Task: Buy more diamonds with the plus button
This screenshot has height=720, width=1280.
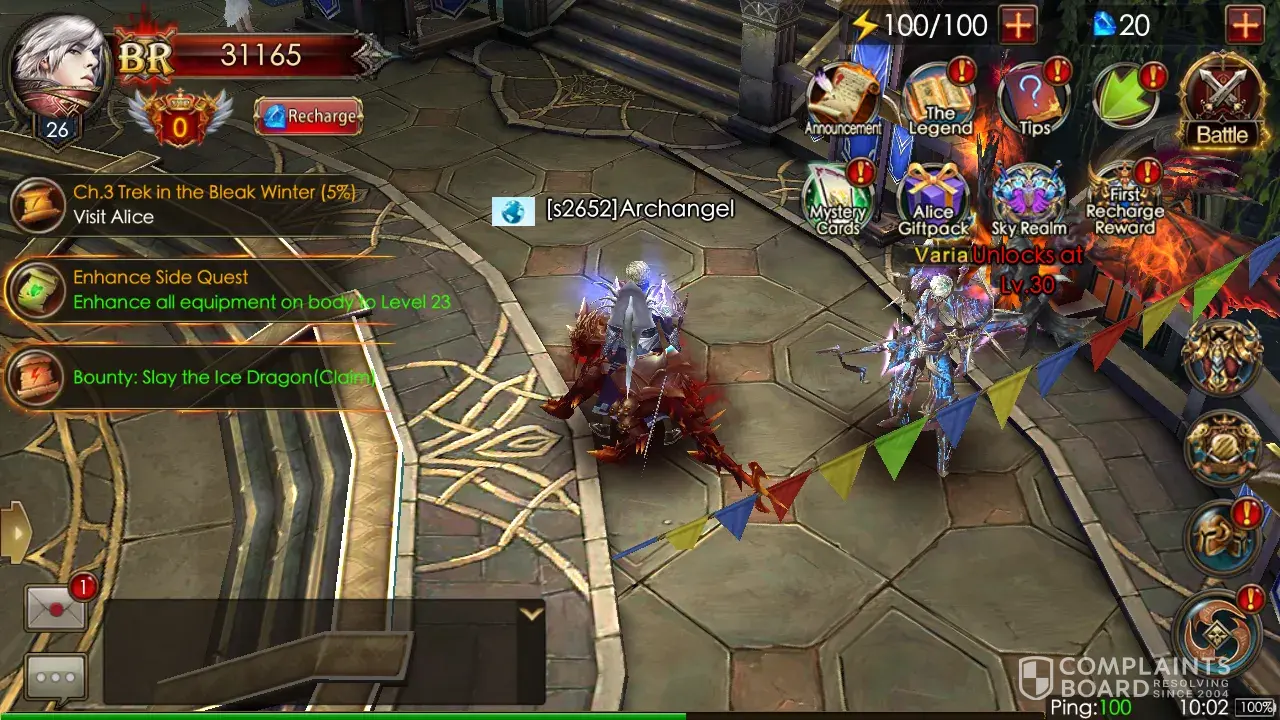Action: (1245, 25)
